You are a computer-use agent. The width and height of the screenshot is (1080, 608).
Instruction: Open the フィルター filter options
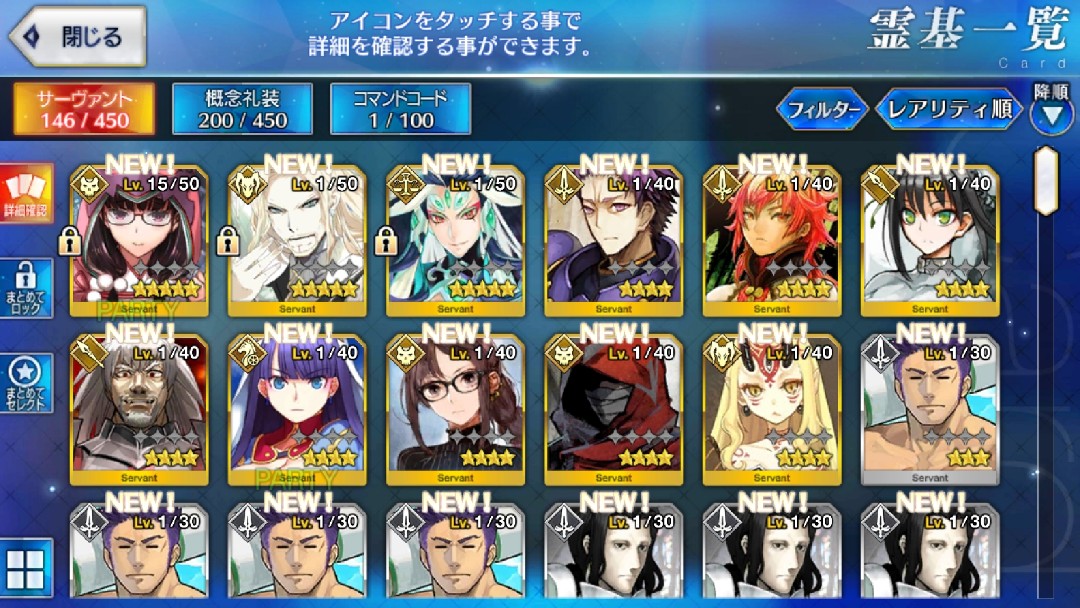[822, 109]
